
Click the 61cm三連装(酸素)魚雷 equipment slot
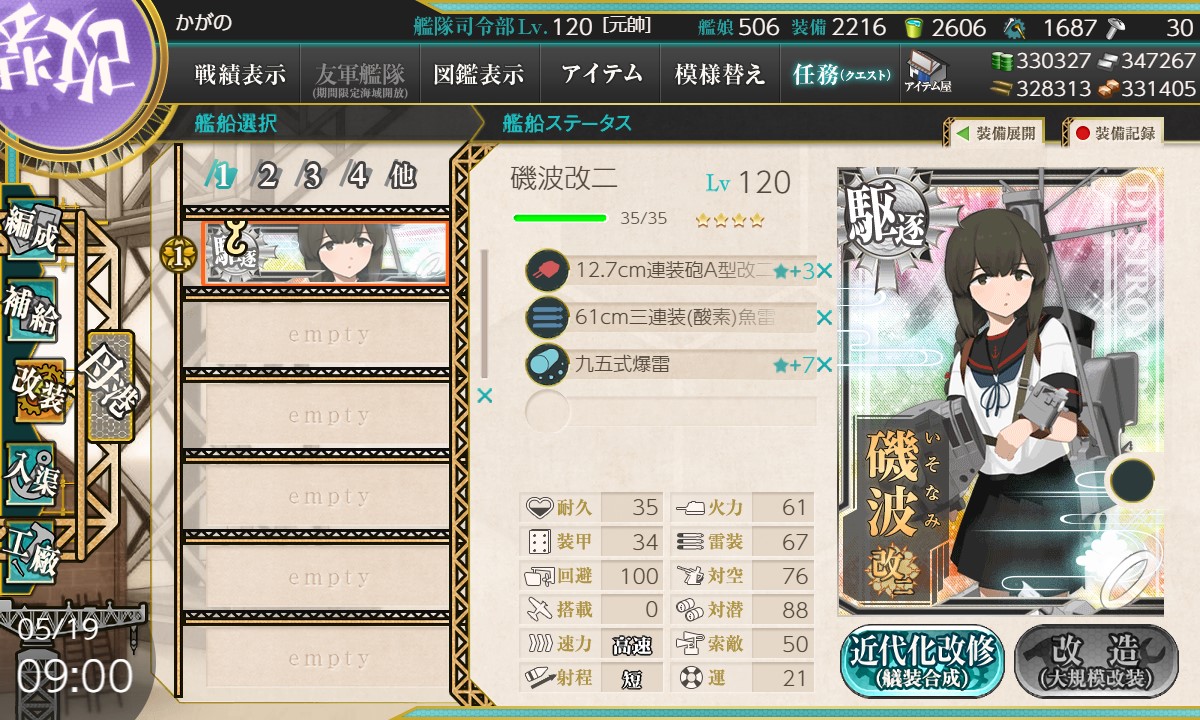(670, 318)
